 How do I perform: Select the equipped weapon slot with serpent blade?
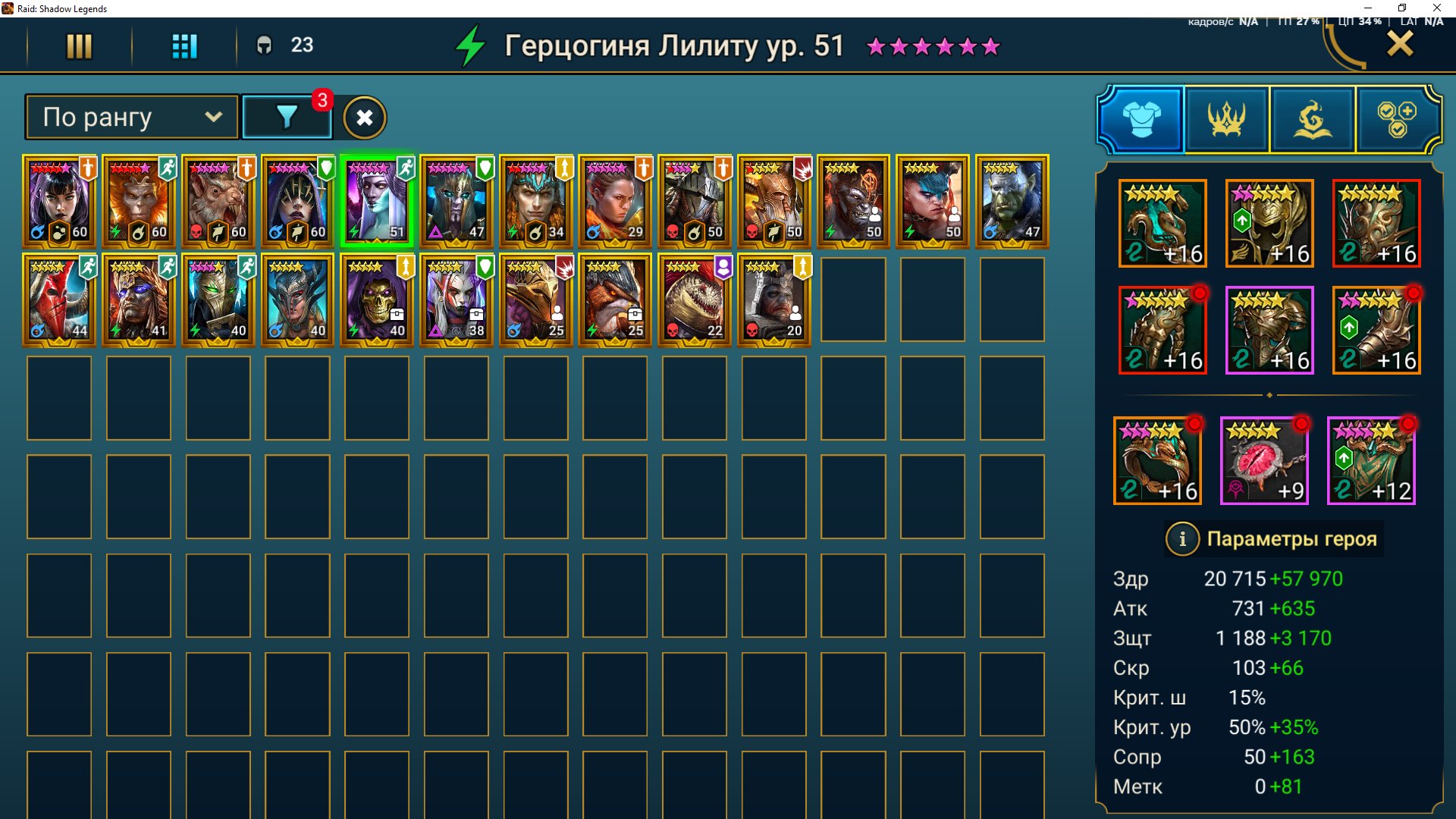[1163, 224]
